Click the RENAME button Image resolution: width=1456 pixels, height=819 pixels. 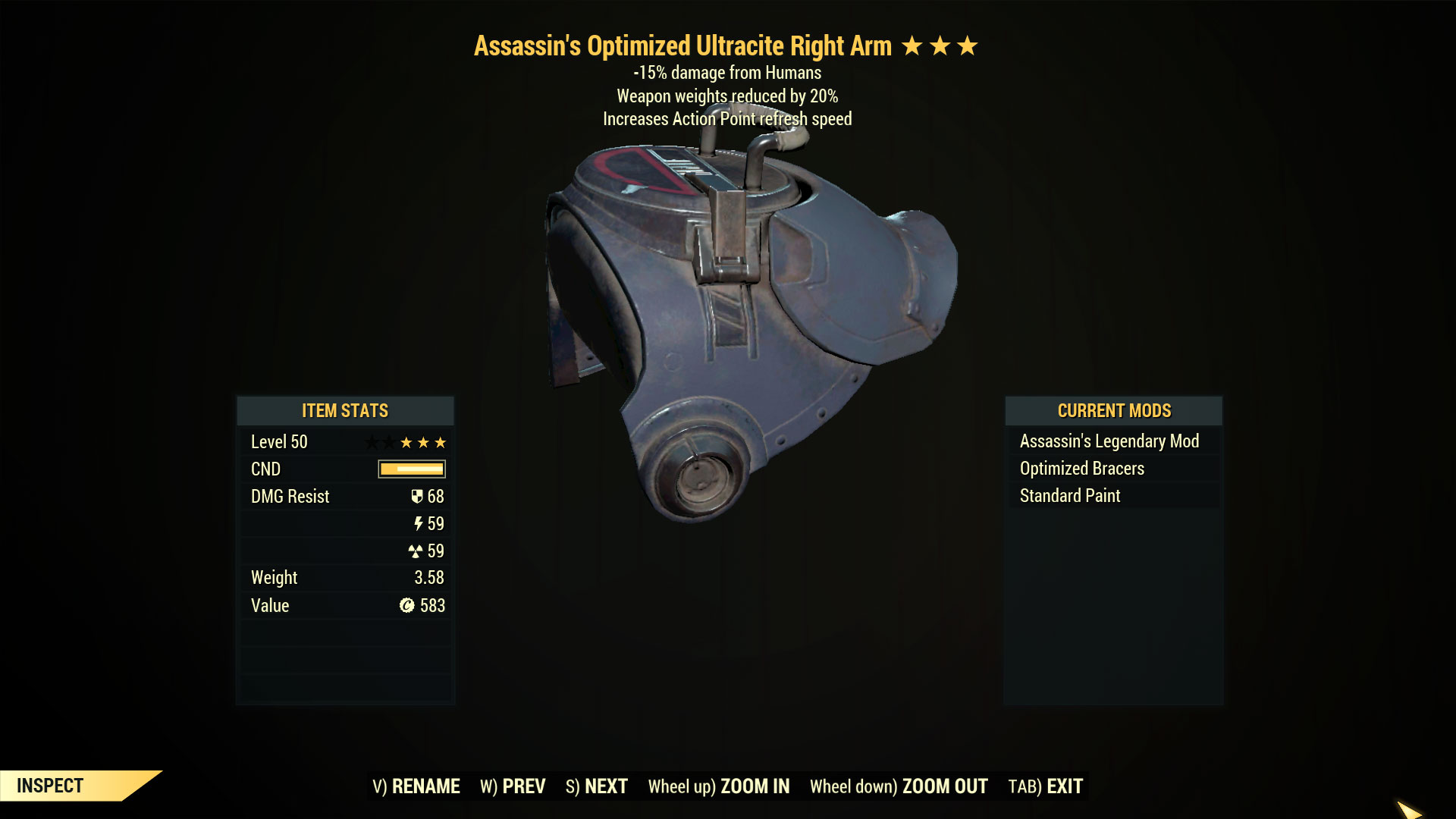point(416,786)
